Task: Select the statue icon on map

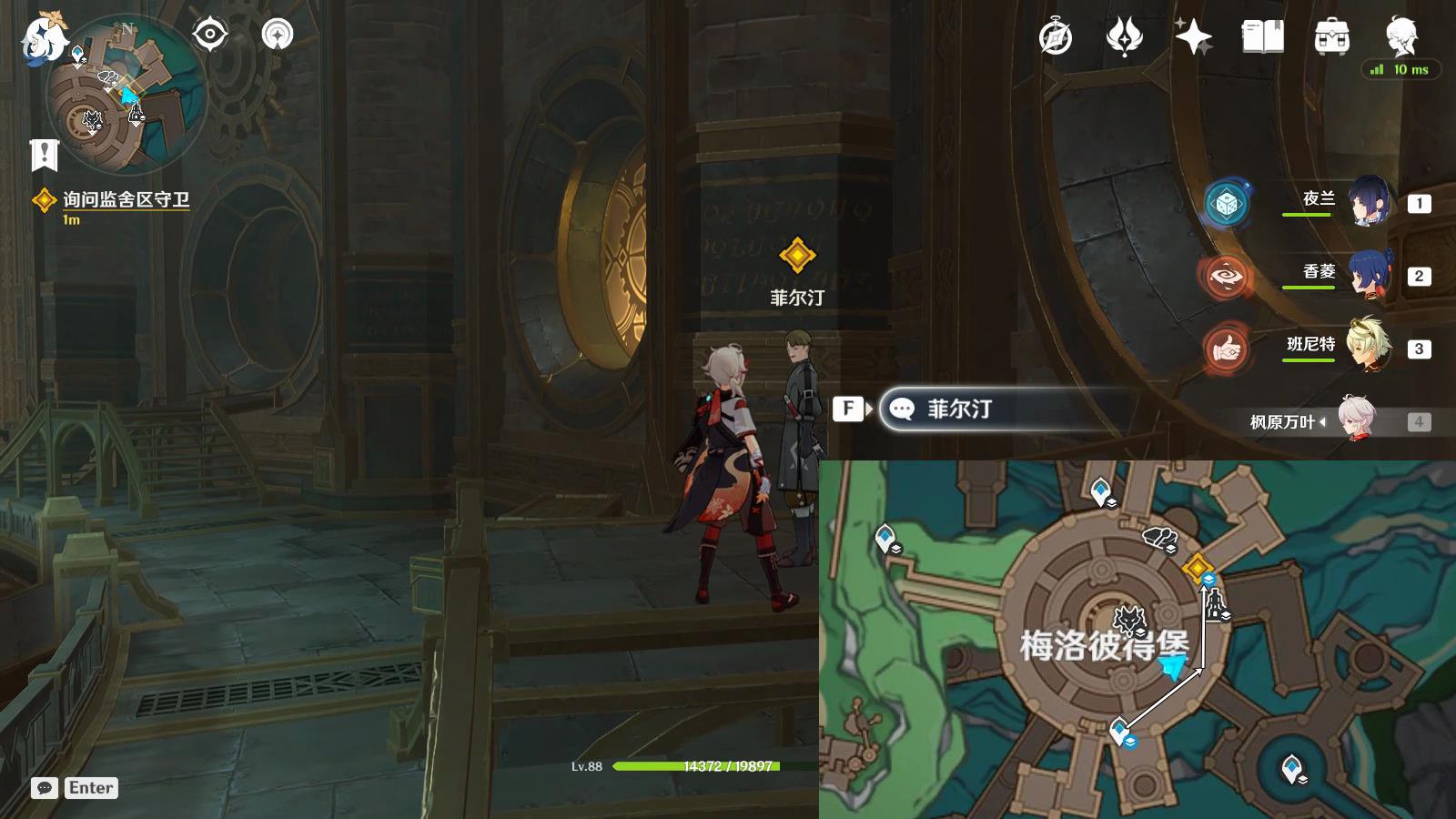Action: pos(1215,604)
